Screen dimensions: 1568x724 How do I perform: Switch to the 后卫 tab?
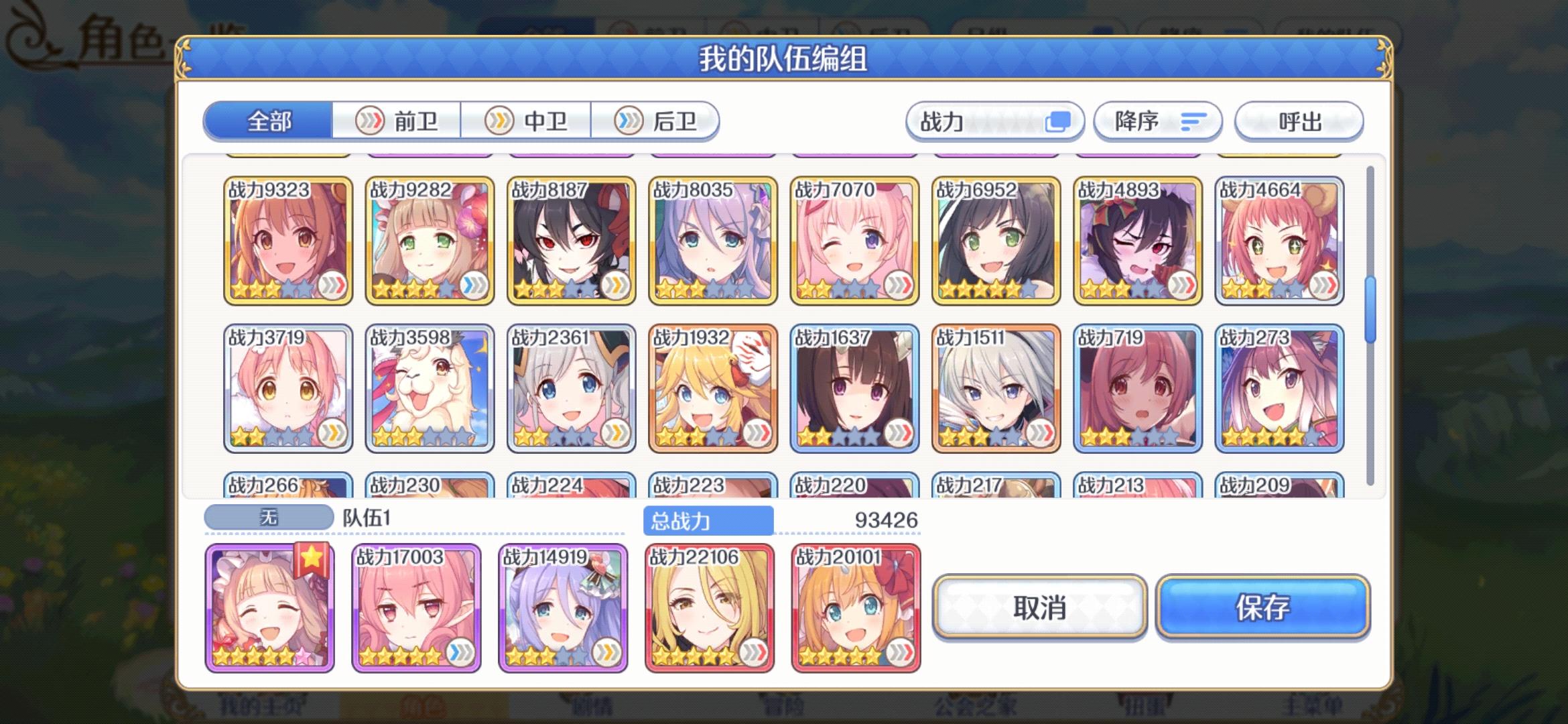click(675, 121)
